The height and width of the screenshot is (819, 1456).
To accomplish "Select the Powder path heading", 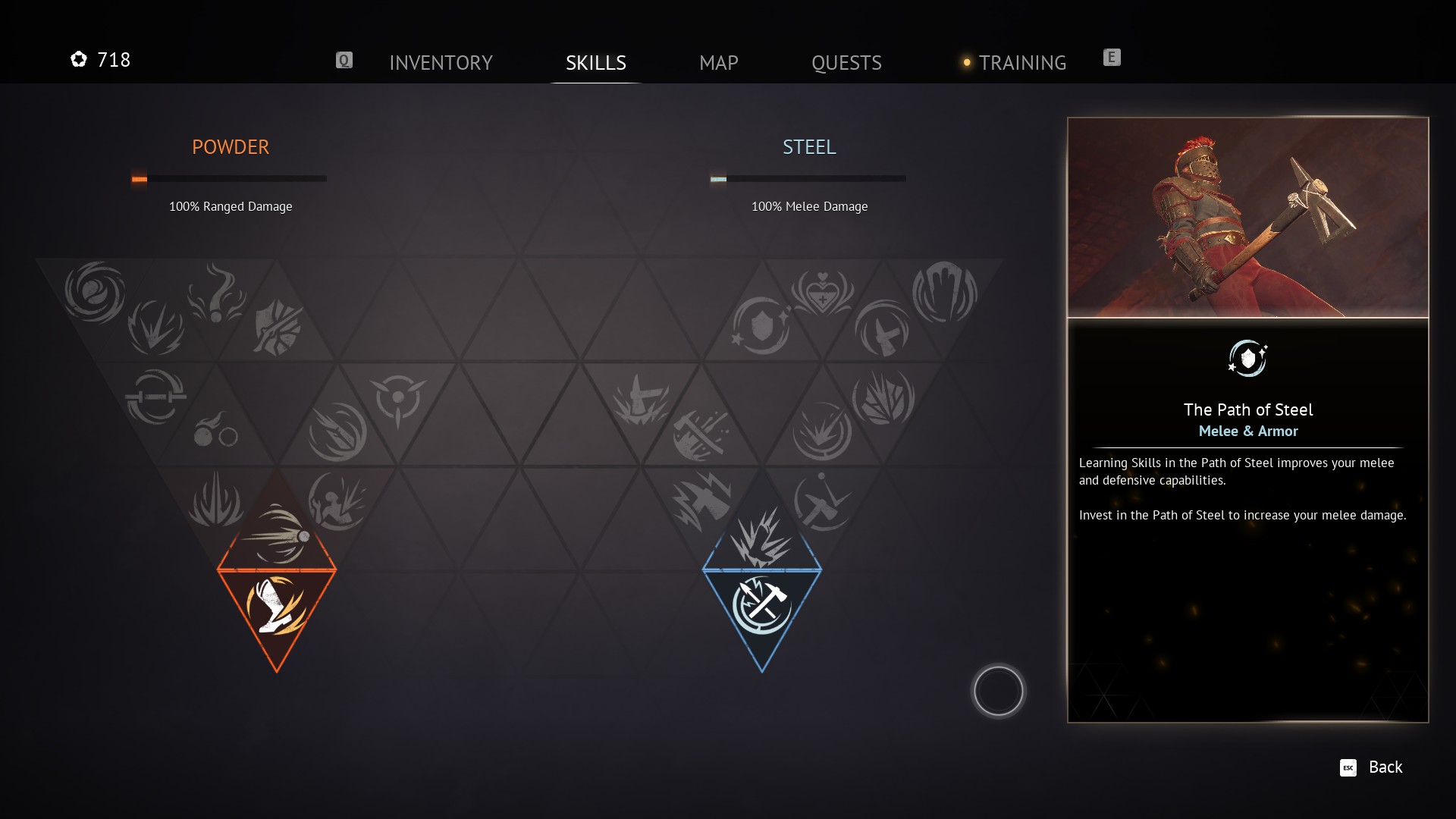I will (x=230, y=147).
